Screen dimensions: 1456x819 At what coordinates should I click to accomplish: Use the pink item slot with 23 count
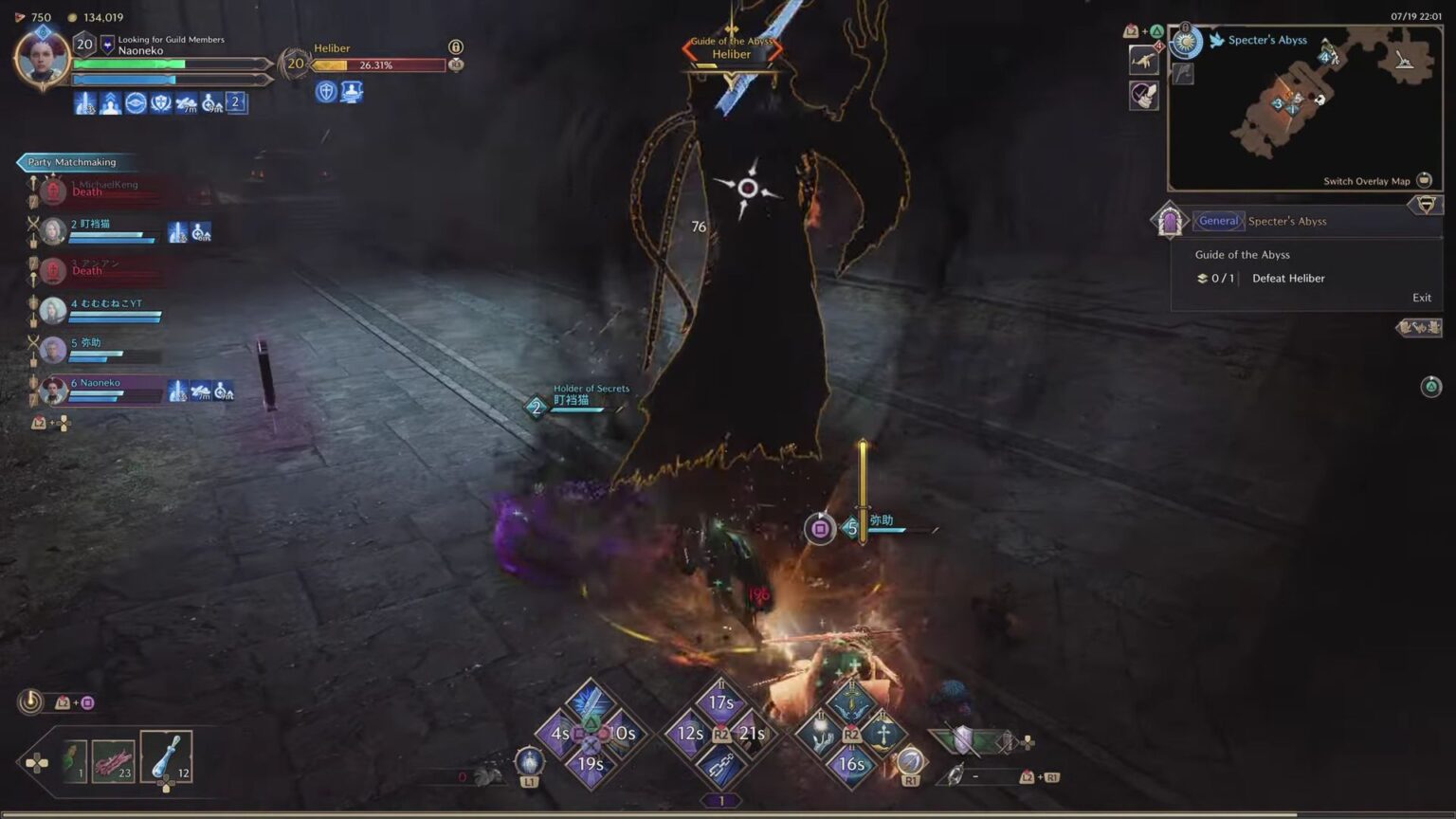click(113, 760)
